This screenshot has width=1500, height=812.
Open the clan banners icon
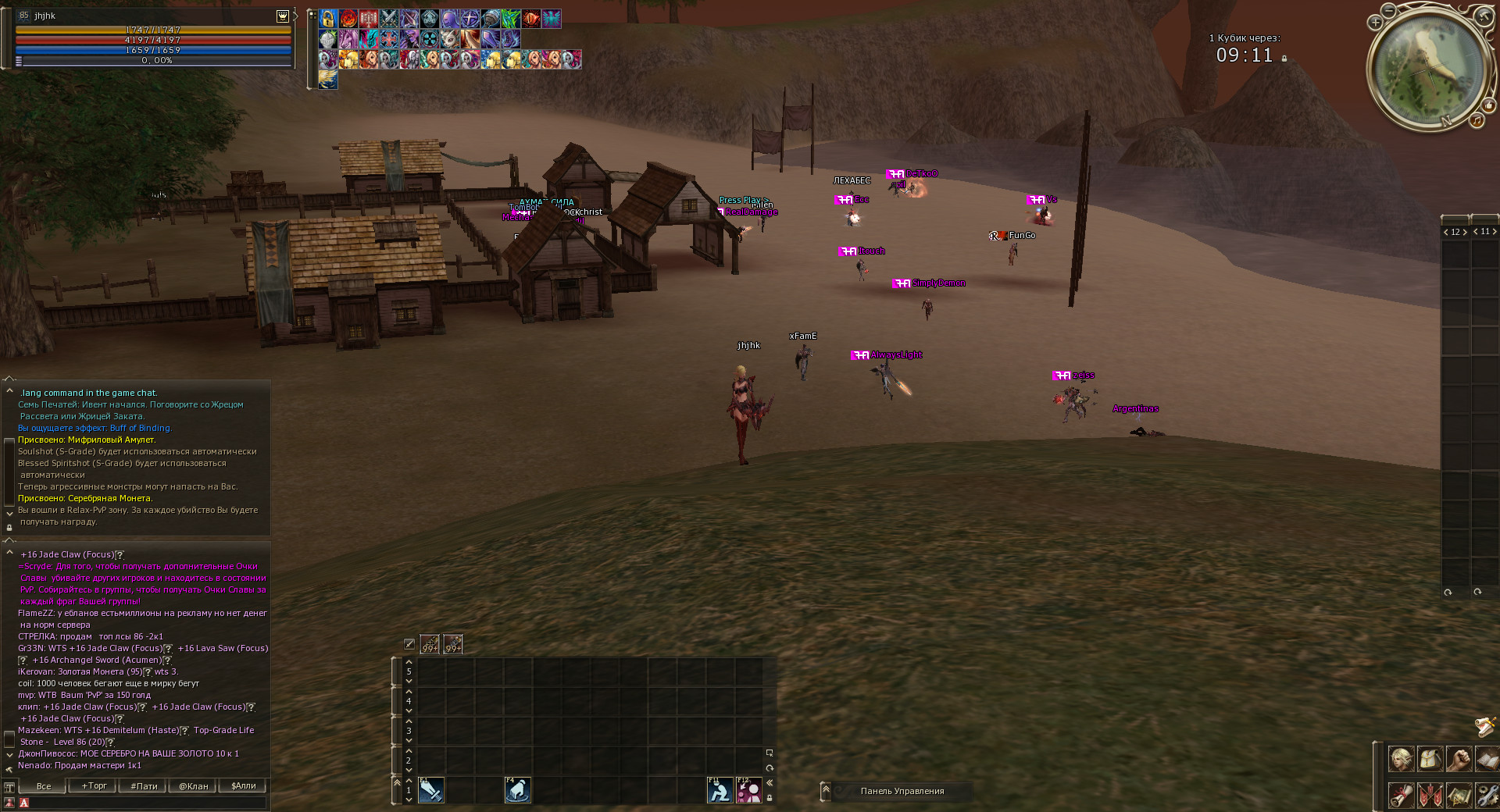[1430, 795]
